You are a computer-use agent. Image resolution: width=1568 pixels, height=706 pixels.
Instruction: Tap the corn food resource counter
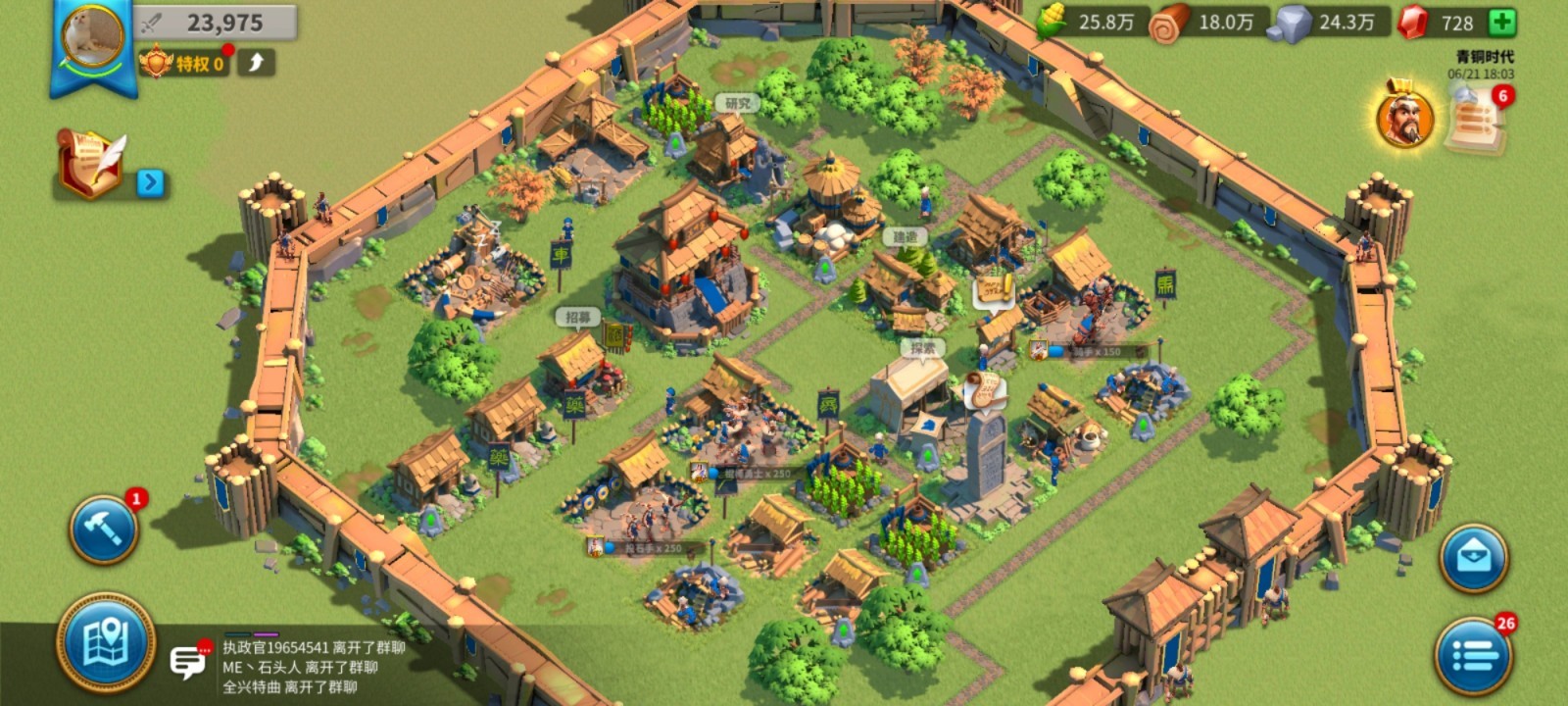coord(1086,23)
